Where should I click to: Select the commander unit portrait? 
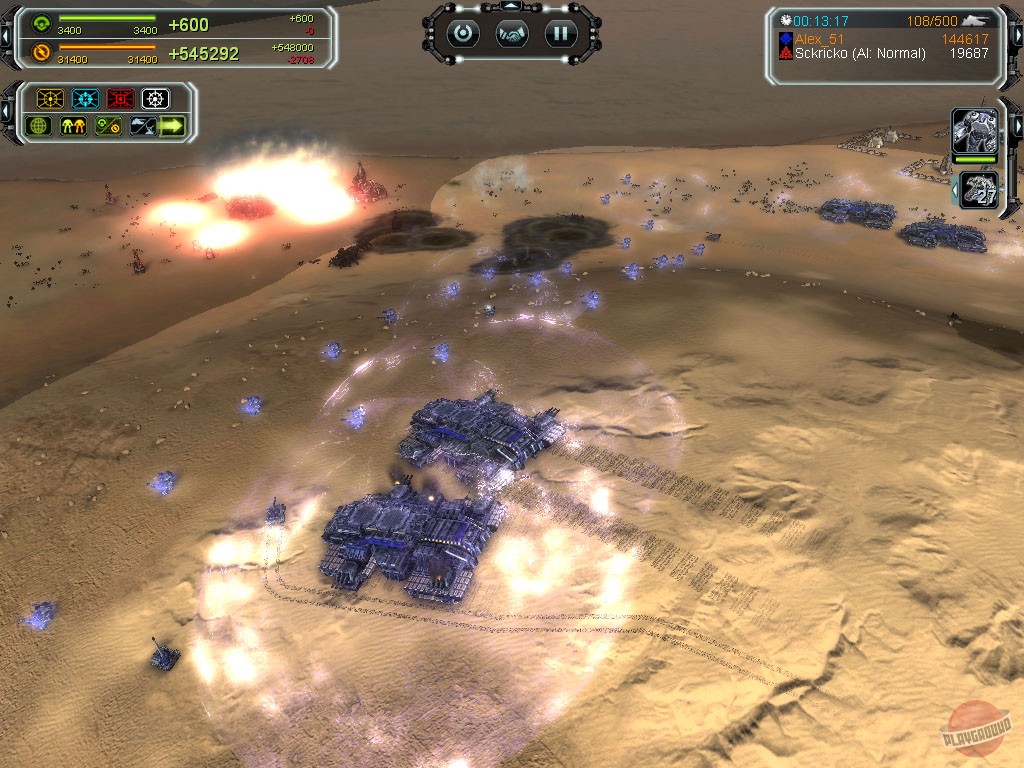coord(972,131)
